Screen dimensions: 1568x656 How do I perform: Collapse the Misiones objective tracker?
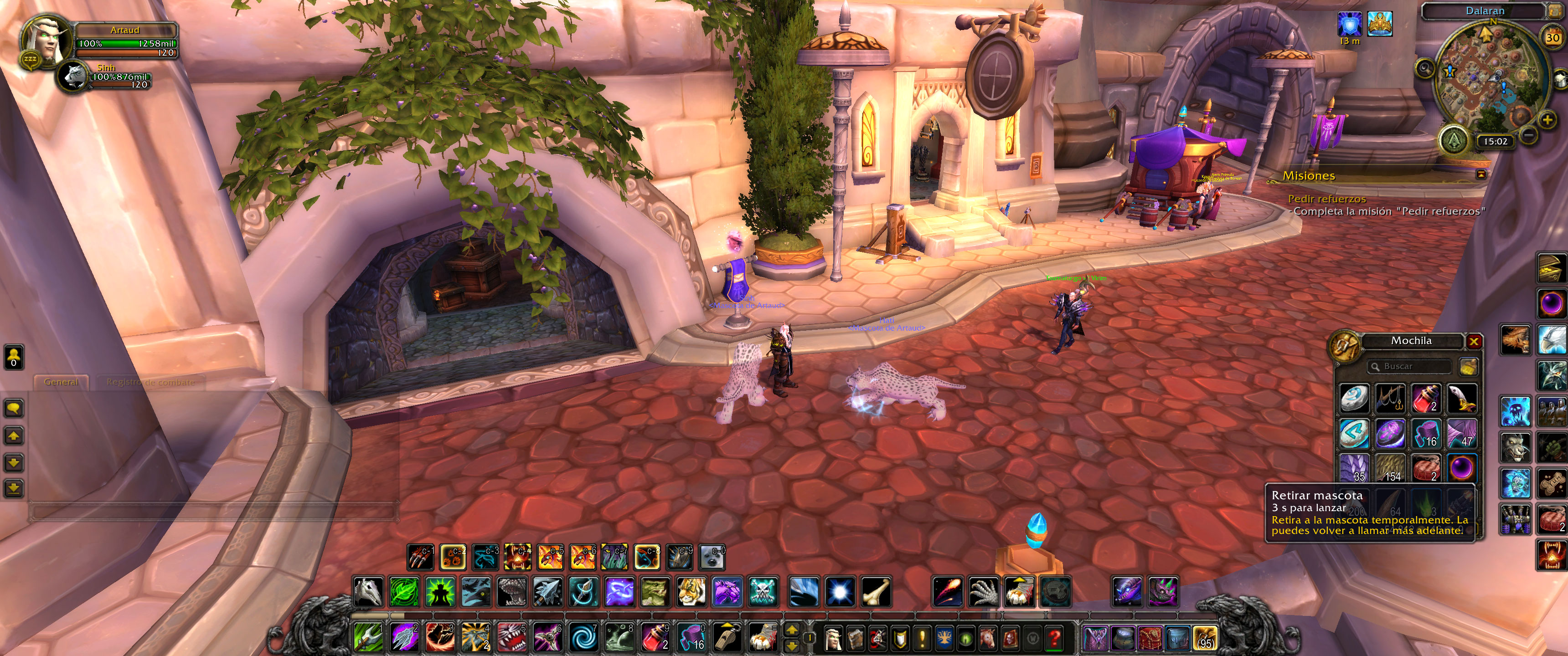click(x=1481, y=174)
